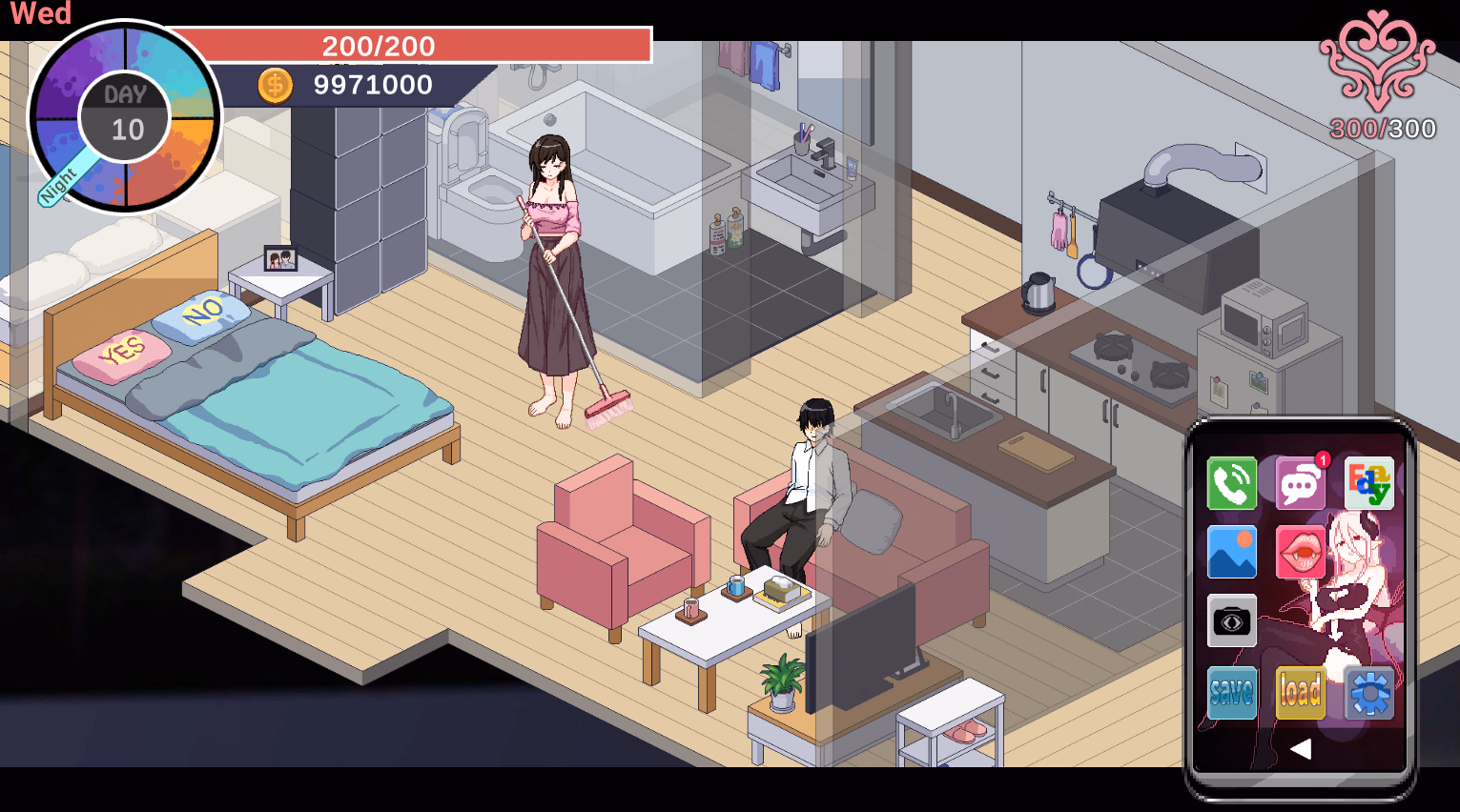Image resolution: width=1460 pixels, height=812 pixels.
Task: Open the photo gallery app
Action: click(x=1231, y=553)
